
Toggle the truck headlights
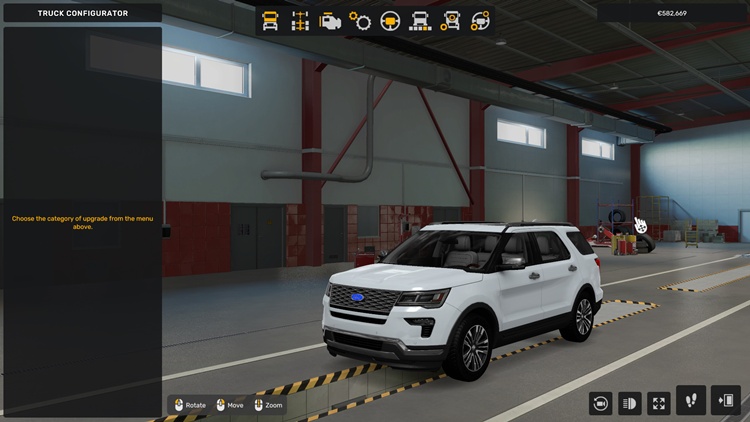click(x=630, y=403)
